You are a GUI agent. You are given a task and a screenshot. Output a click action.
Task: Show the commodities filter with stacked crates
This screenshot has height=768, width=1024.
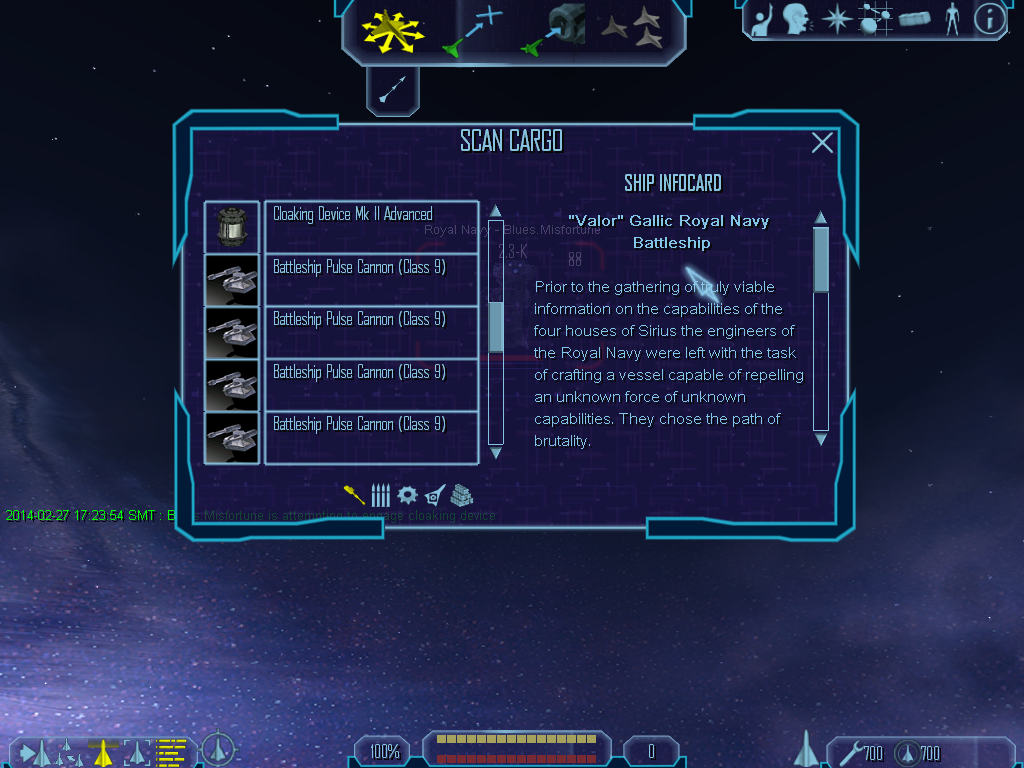click(461, 494)
